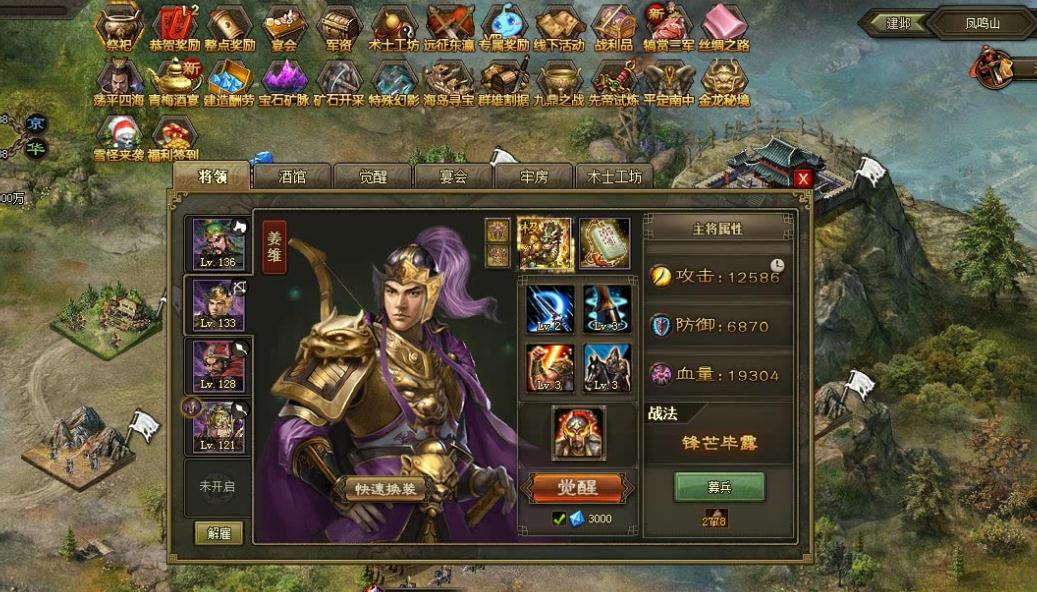Click the green 募兵 recruit button
Image resolution: width=1037 pixels, height=592 pixels.
pyautogui.click(x=719, y=486)
